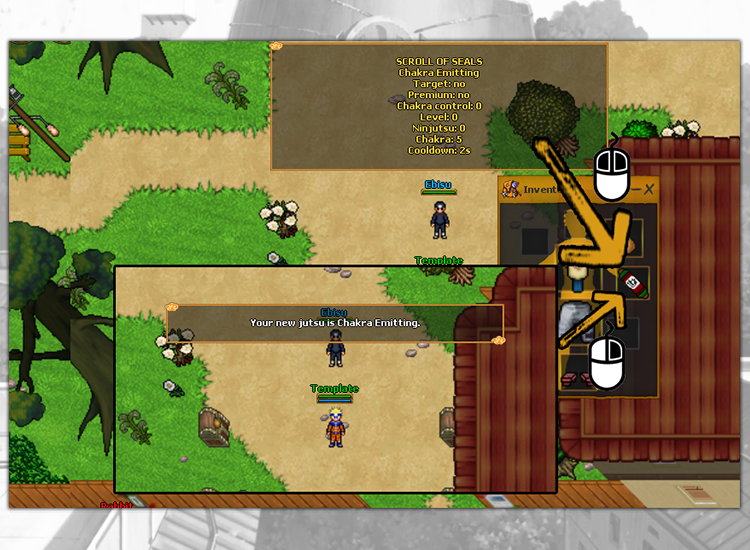The image size is (750, 550).
Task: Select the Scroll of Seals item
Action: [x=632, y=284]
